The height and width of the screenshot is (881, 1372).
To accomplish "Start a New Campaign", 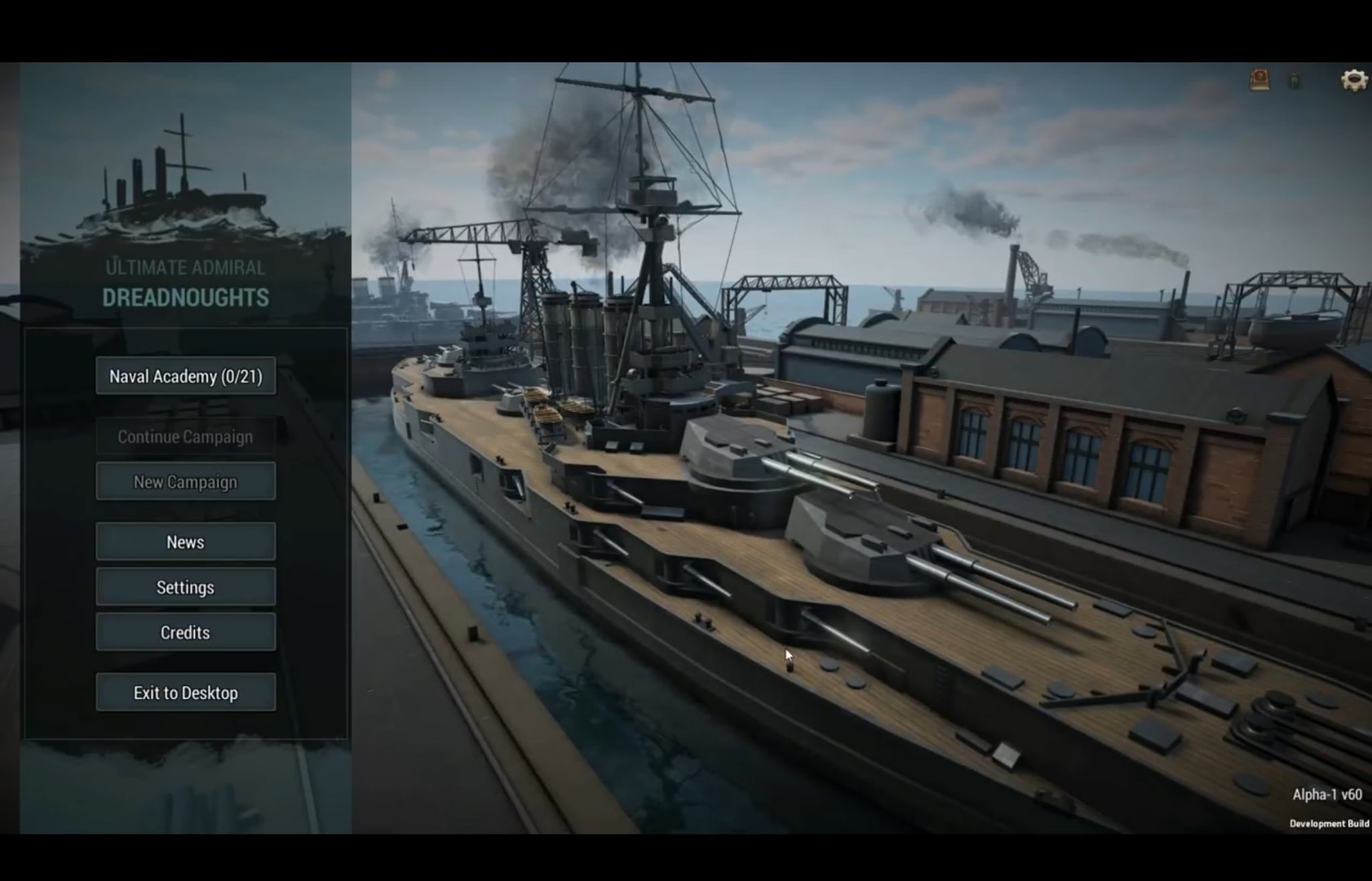I will [x=185, y=481].
